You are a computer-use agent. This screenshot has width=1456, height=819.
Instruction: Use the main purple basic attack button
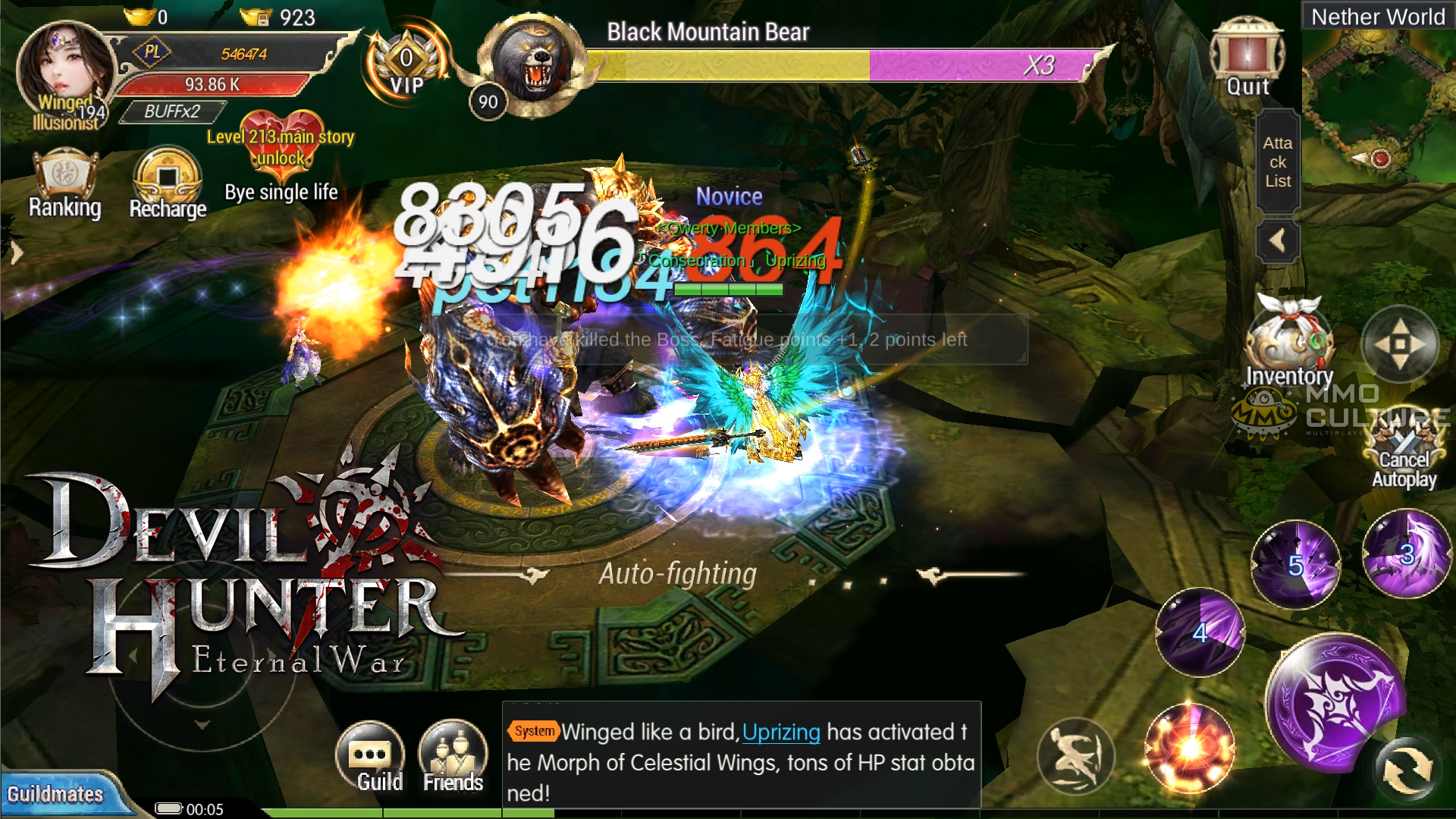pyautogui.click(x=1335, y=703)
